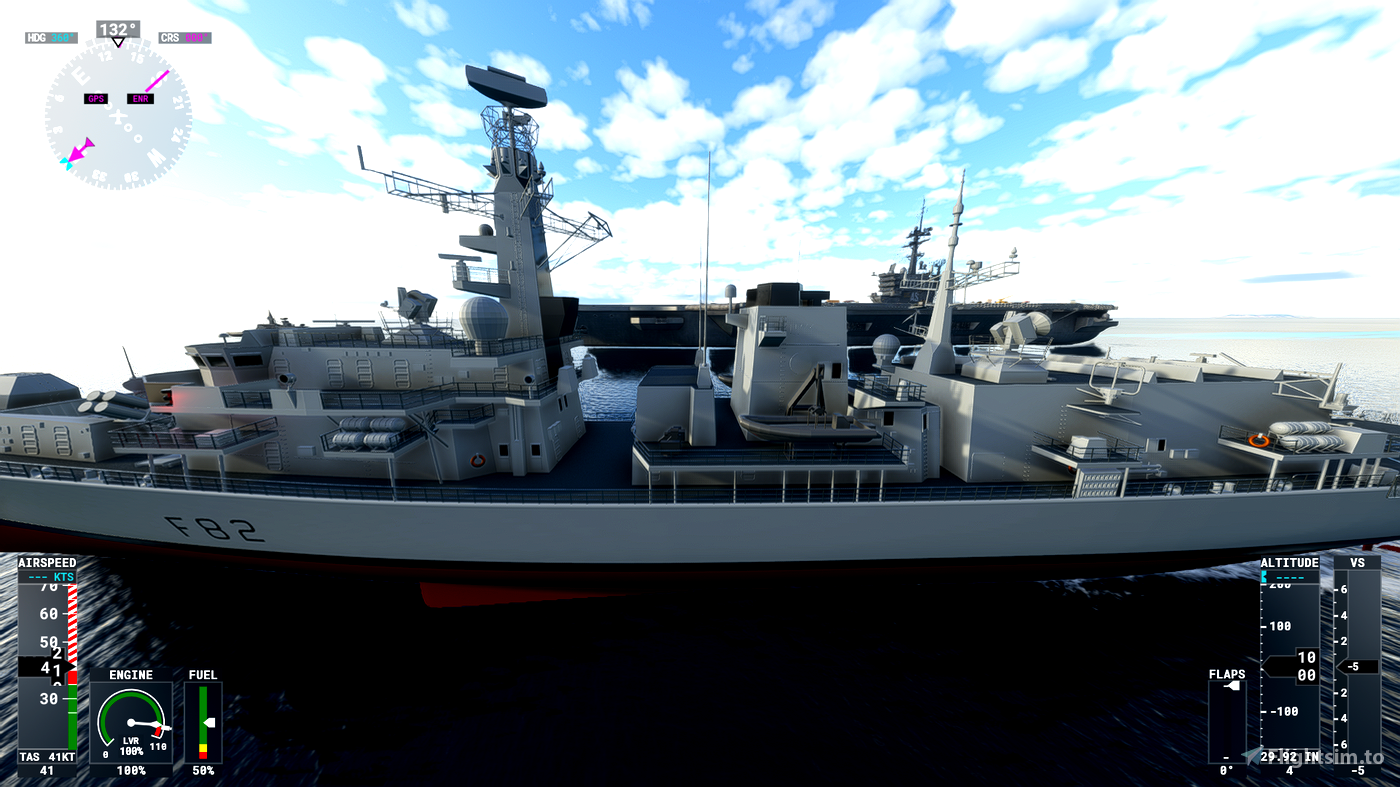
Task: Click the heading pointer triangle under 132°
Action: [x=119, y=44]
